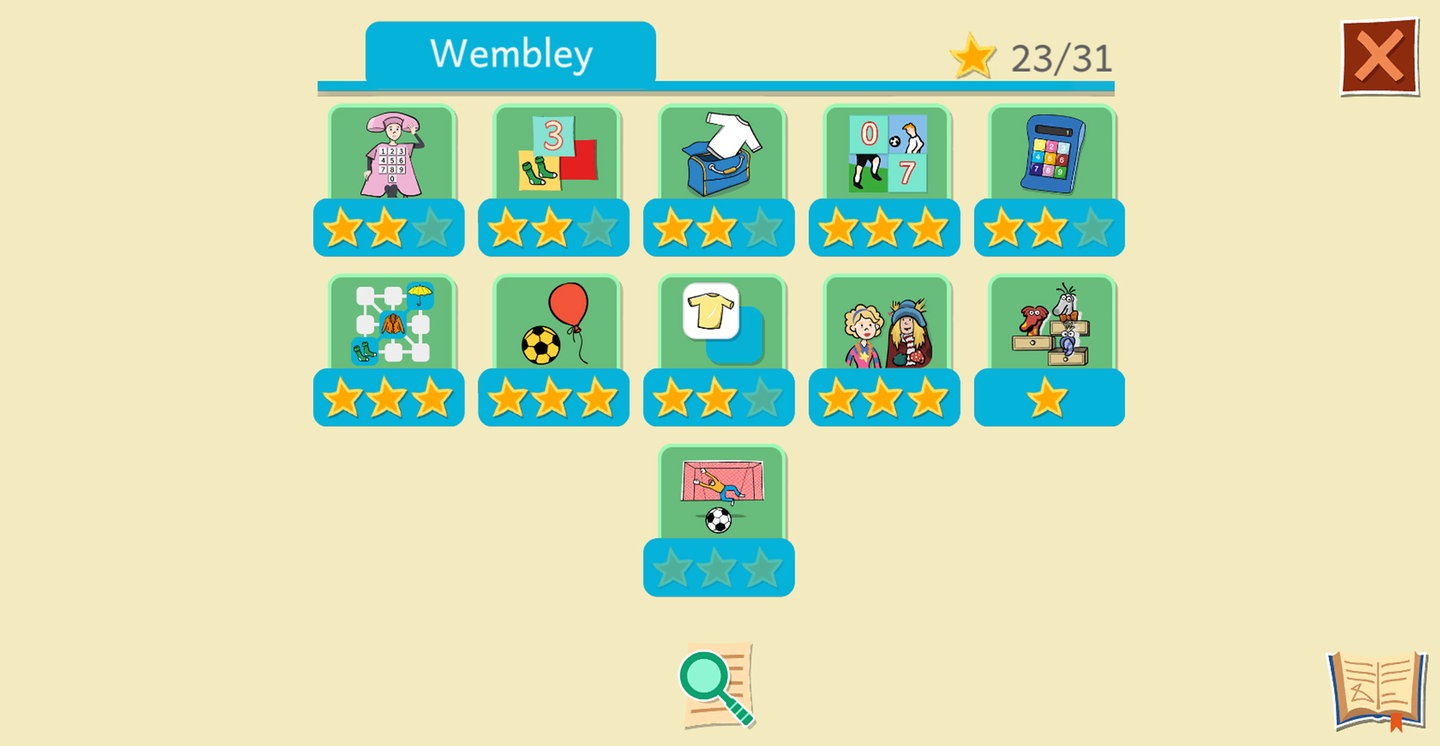The width and height of the screenshot is (1440, 746).
Task: Start the football and red balloon minigame
Action: pos(556,325)
